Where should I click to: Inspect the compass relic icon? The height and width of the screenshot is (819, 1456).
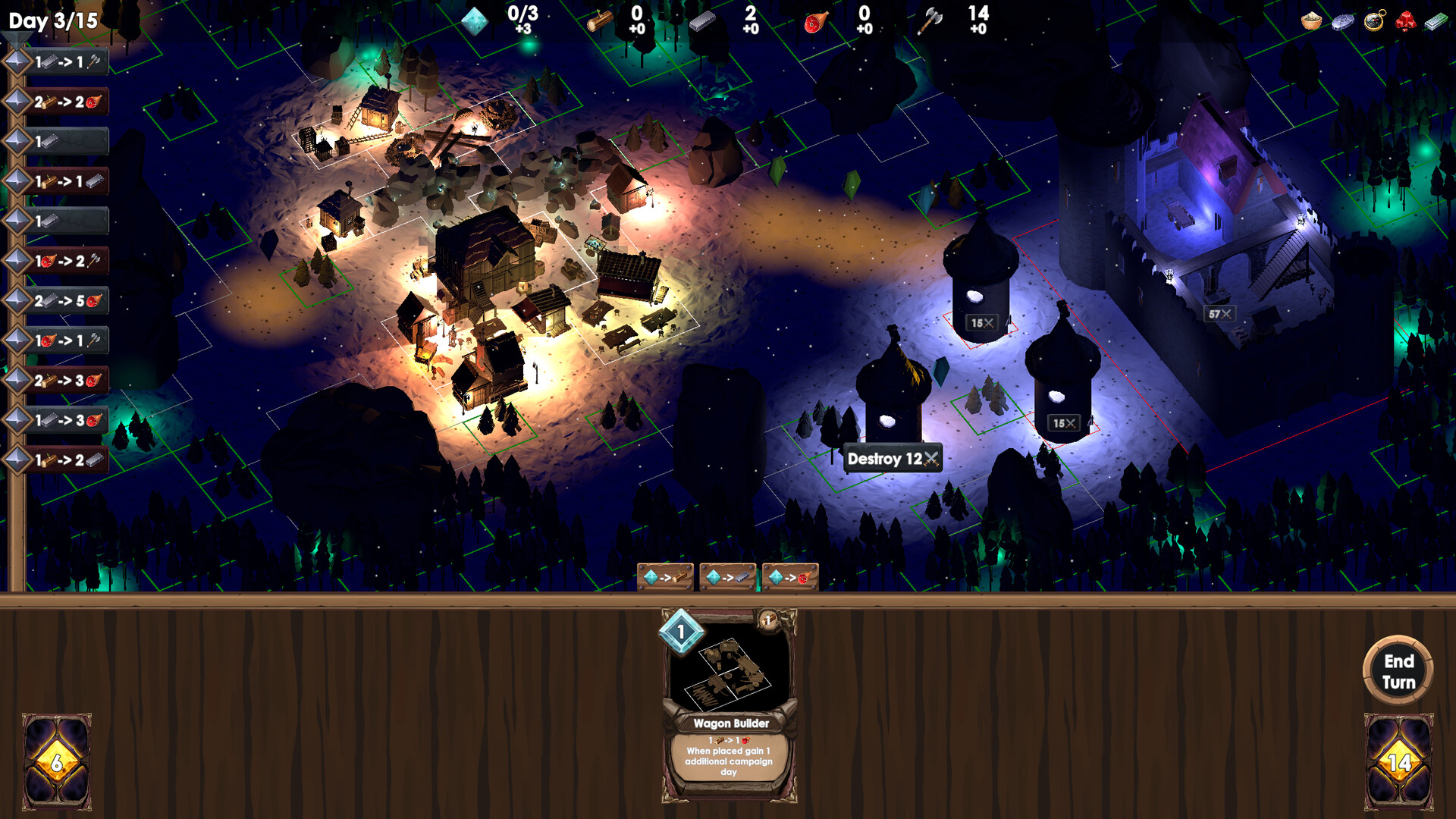pos(1374,20)
